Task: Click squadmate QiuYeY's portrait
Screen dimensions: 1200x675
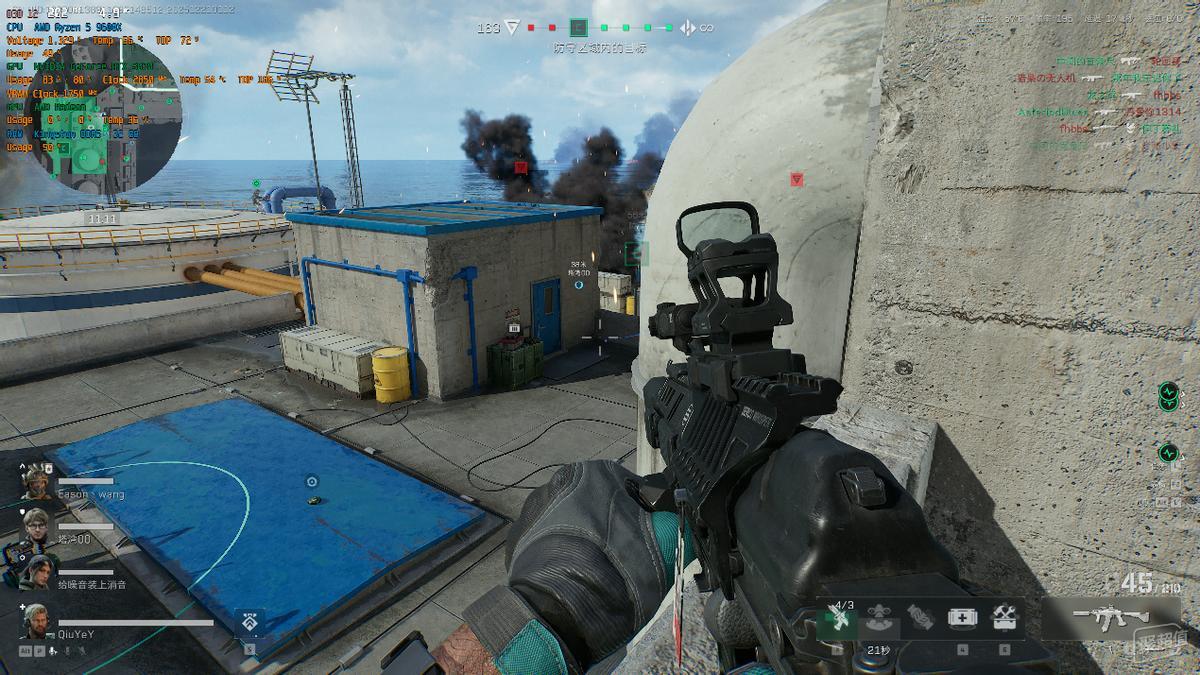Action: (x=35, y=621)
